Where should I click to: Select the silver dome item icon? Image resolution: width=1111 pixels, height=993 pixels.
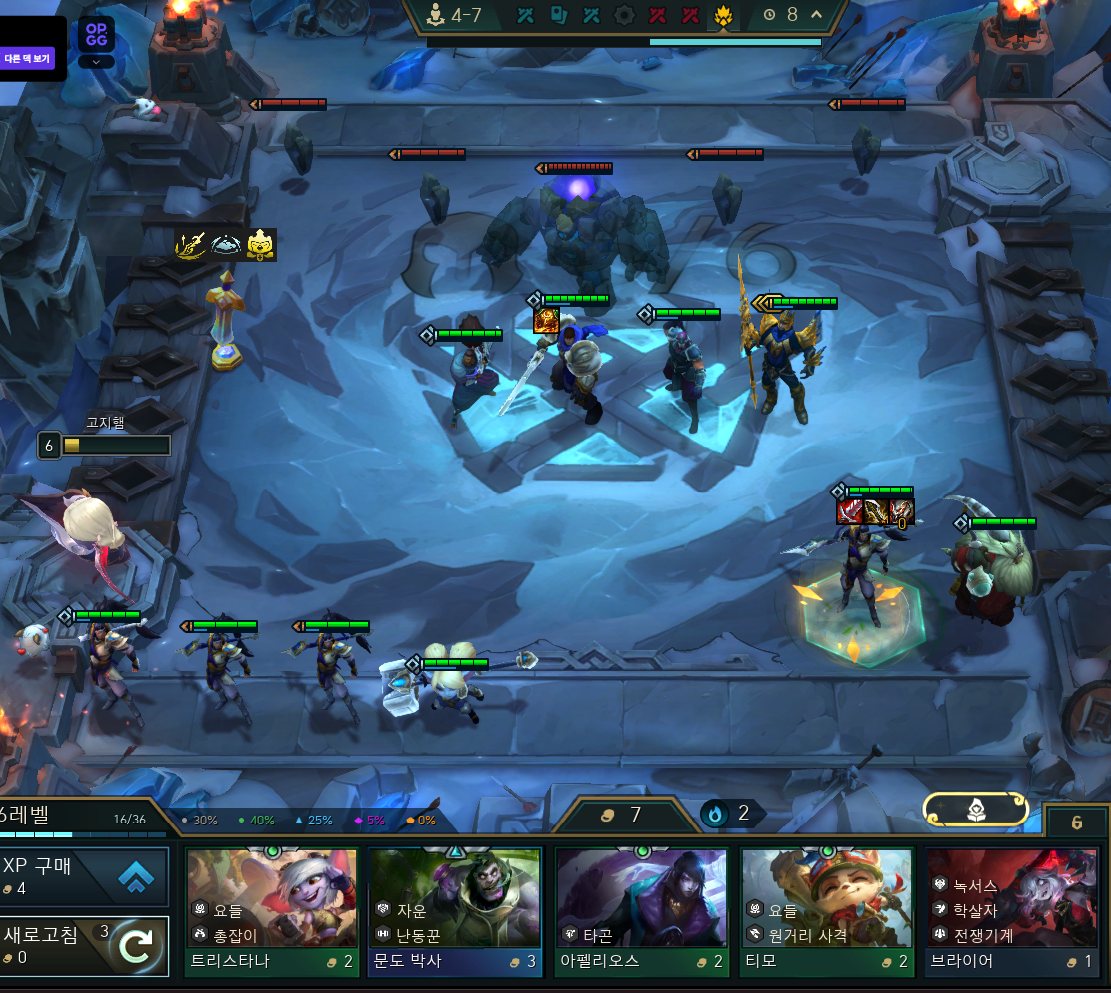pos(227,244)
